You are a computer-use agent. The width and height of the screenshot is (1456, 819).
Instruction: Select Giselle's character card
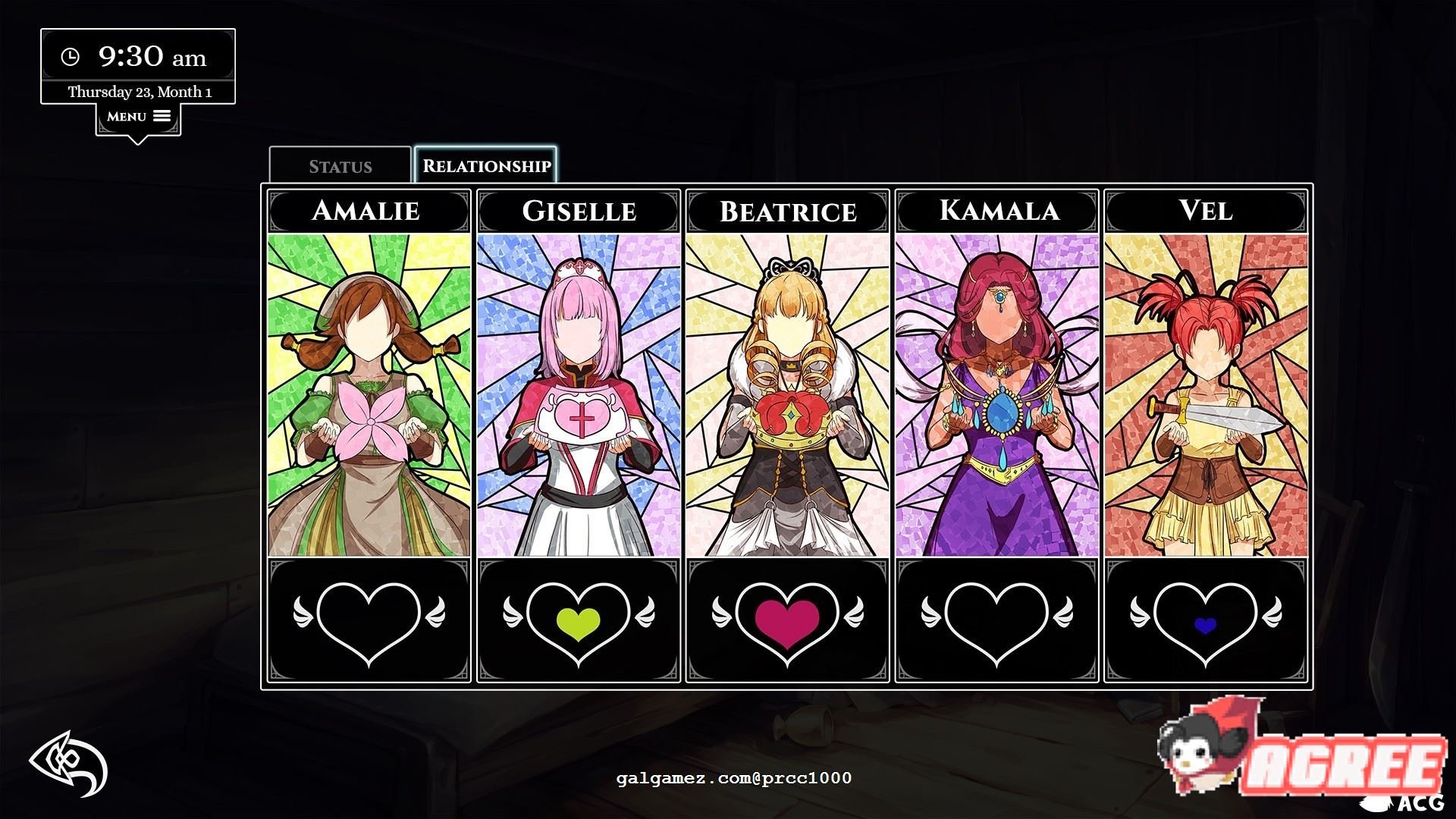[x=579, y=394]
